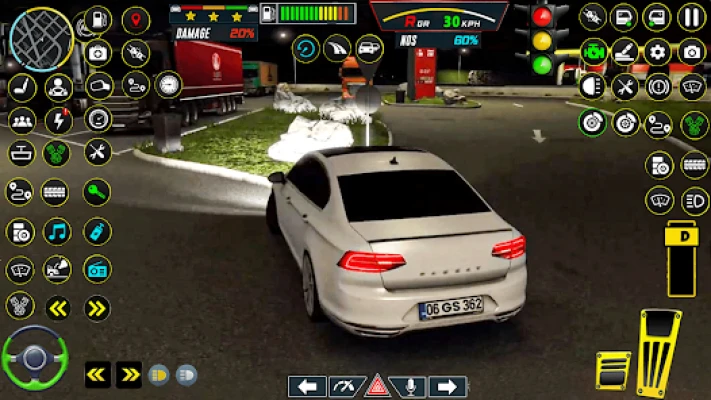Tap the microphone button
This screenshot has height=400, width=711.
point(411,386)
